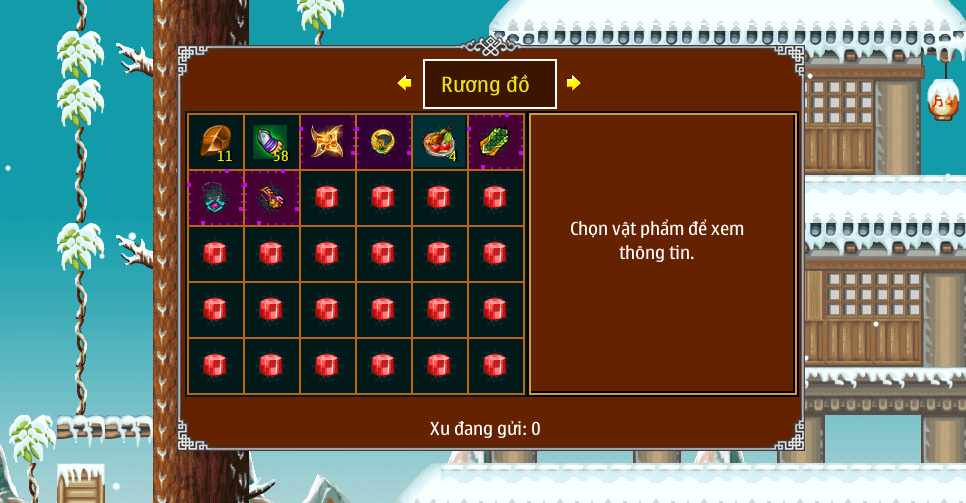Select the silver claw item stack of 58
Image resolution: width=966 pixels, height=503 pixels.
click(272, 142)
